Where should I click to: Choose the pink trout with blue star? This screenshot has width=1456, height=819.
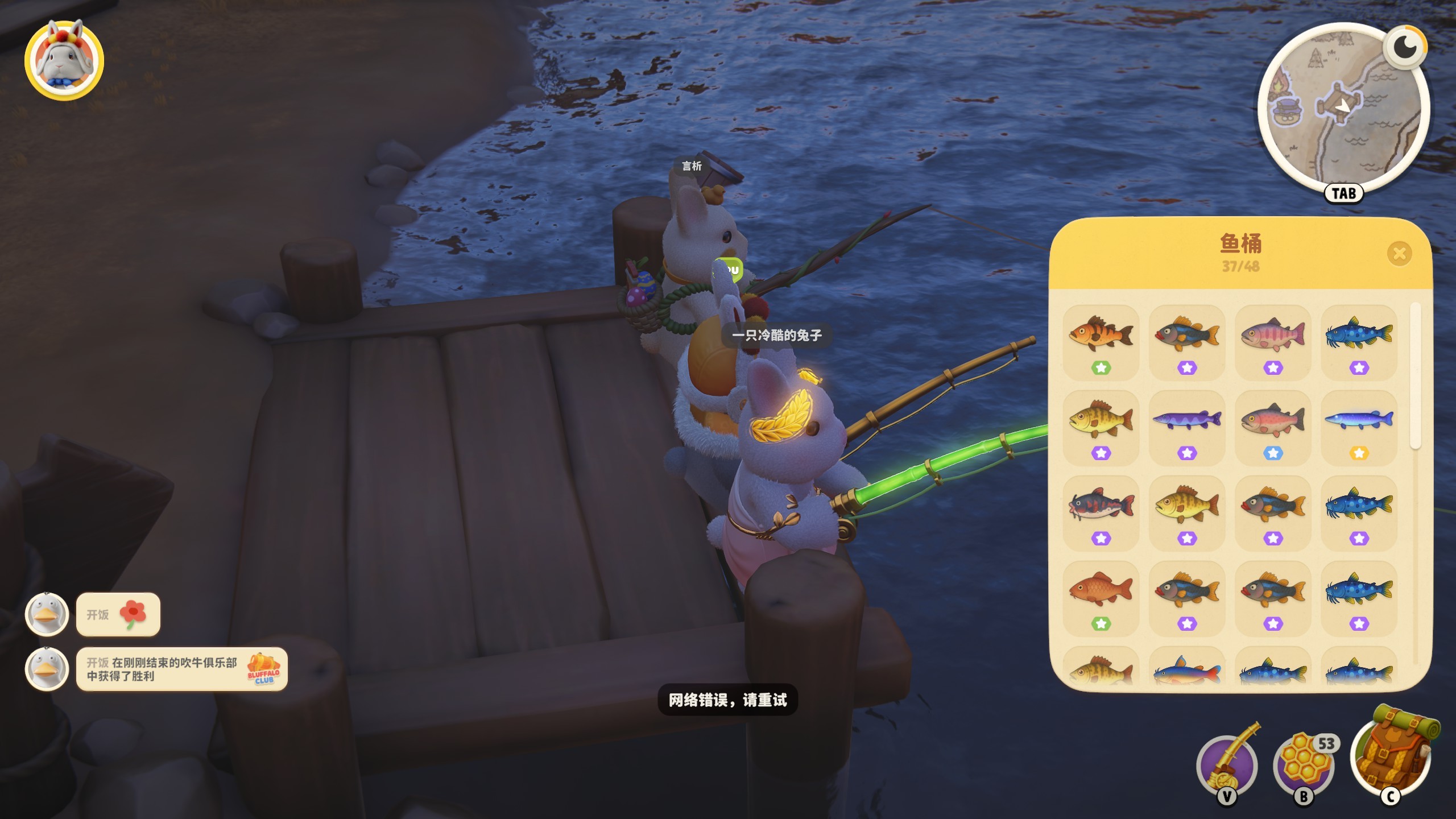pyautogui.click(x=1273, y=428)
